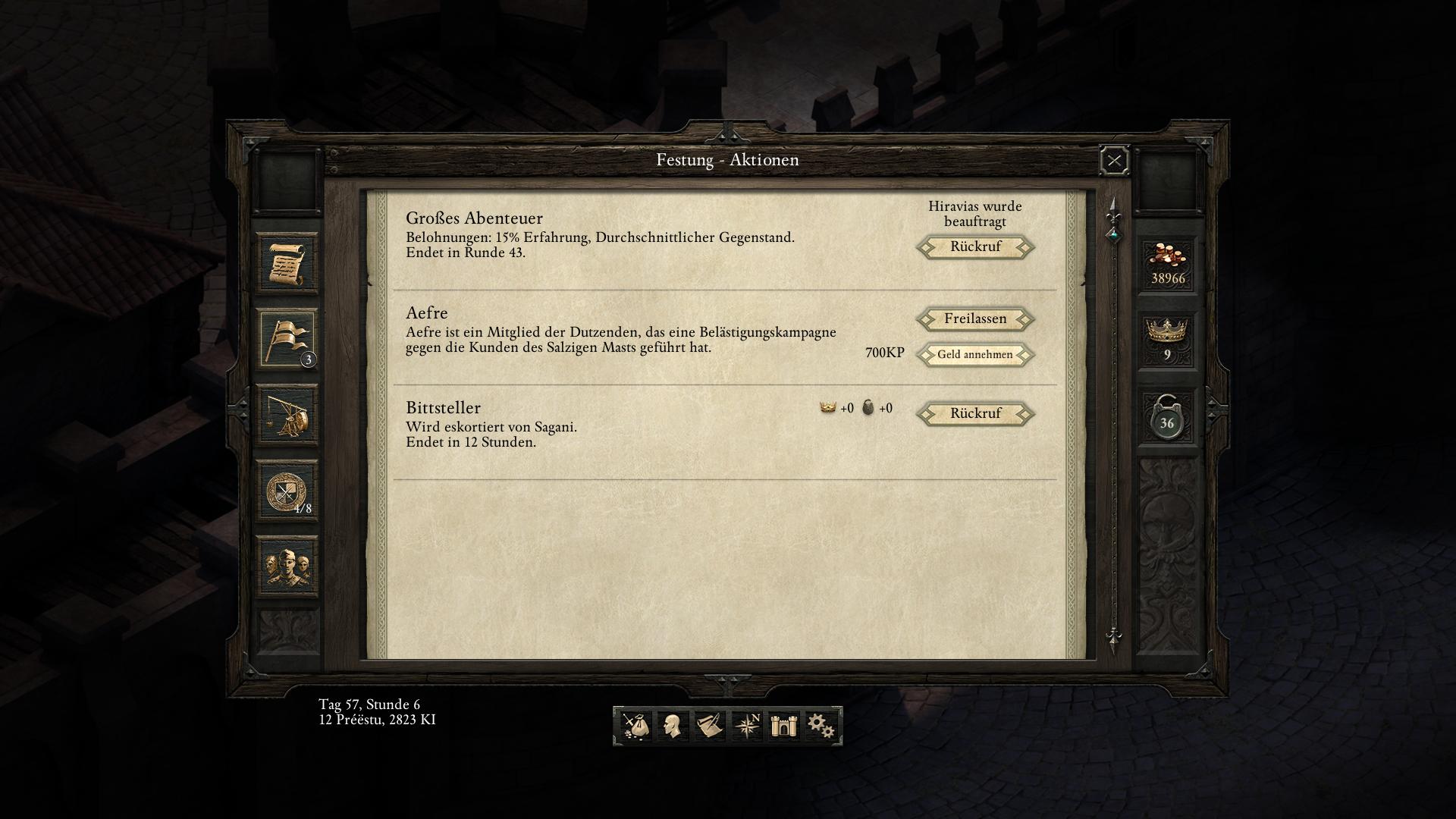Recall Sagani from the Bittsteller escort
The height and width of the screenshot is (819, 1456).
tap(975, 414)
